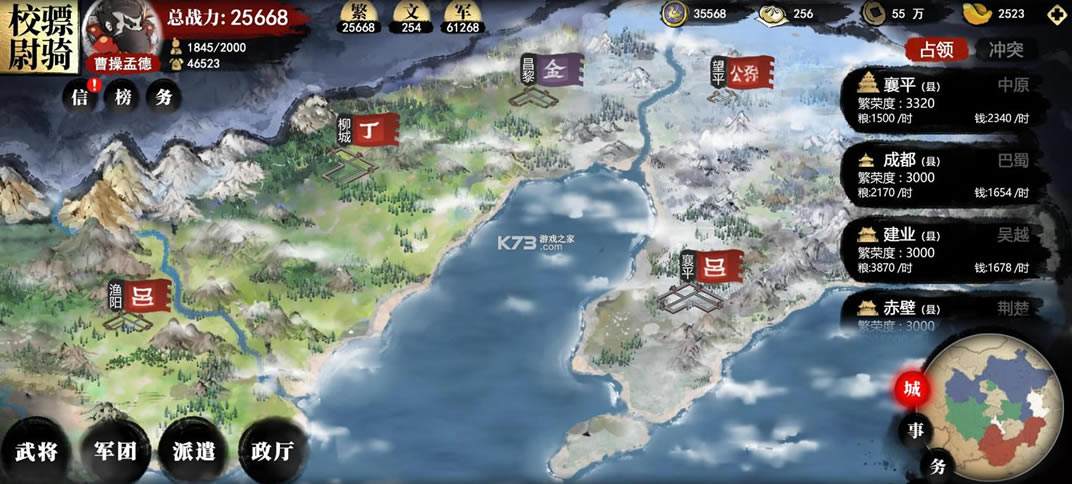Select 成都 in the city list

click(x=943, y=175)
